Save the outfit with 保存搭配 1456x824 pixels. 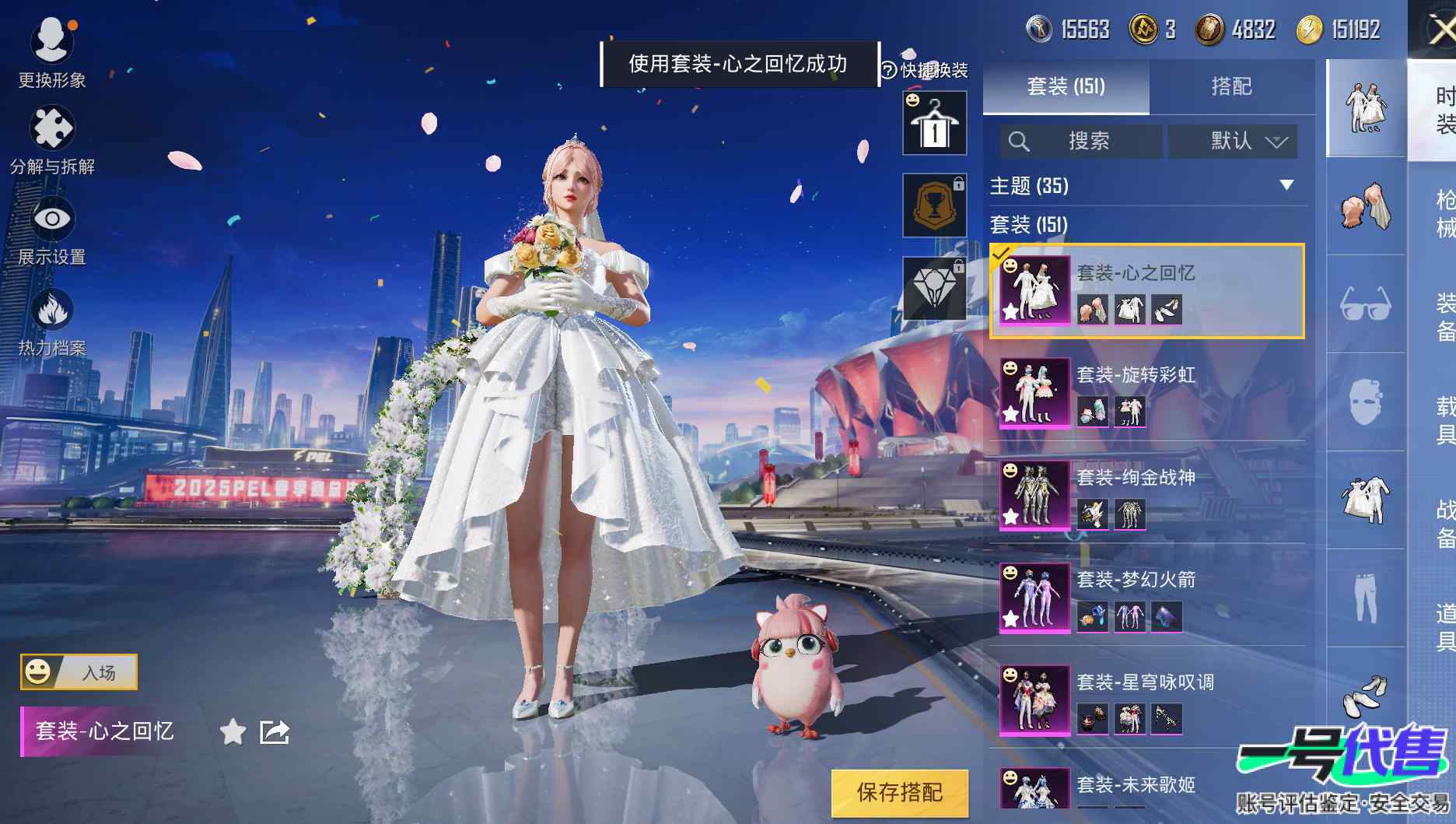(x=900, y=793)
